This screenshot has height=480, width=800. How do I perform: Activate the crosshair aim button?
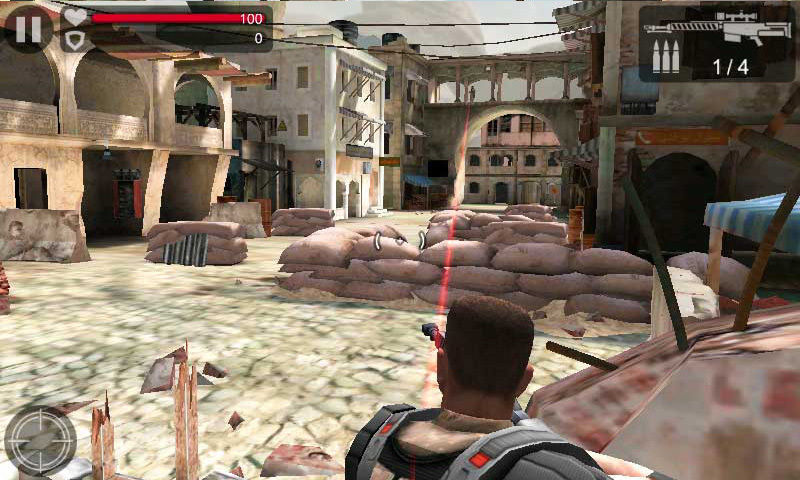click(41, 440)
